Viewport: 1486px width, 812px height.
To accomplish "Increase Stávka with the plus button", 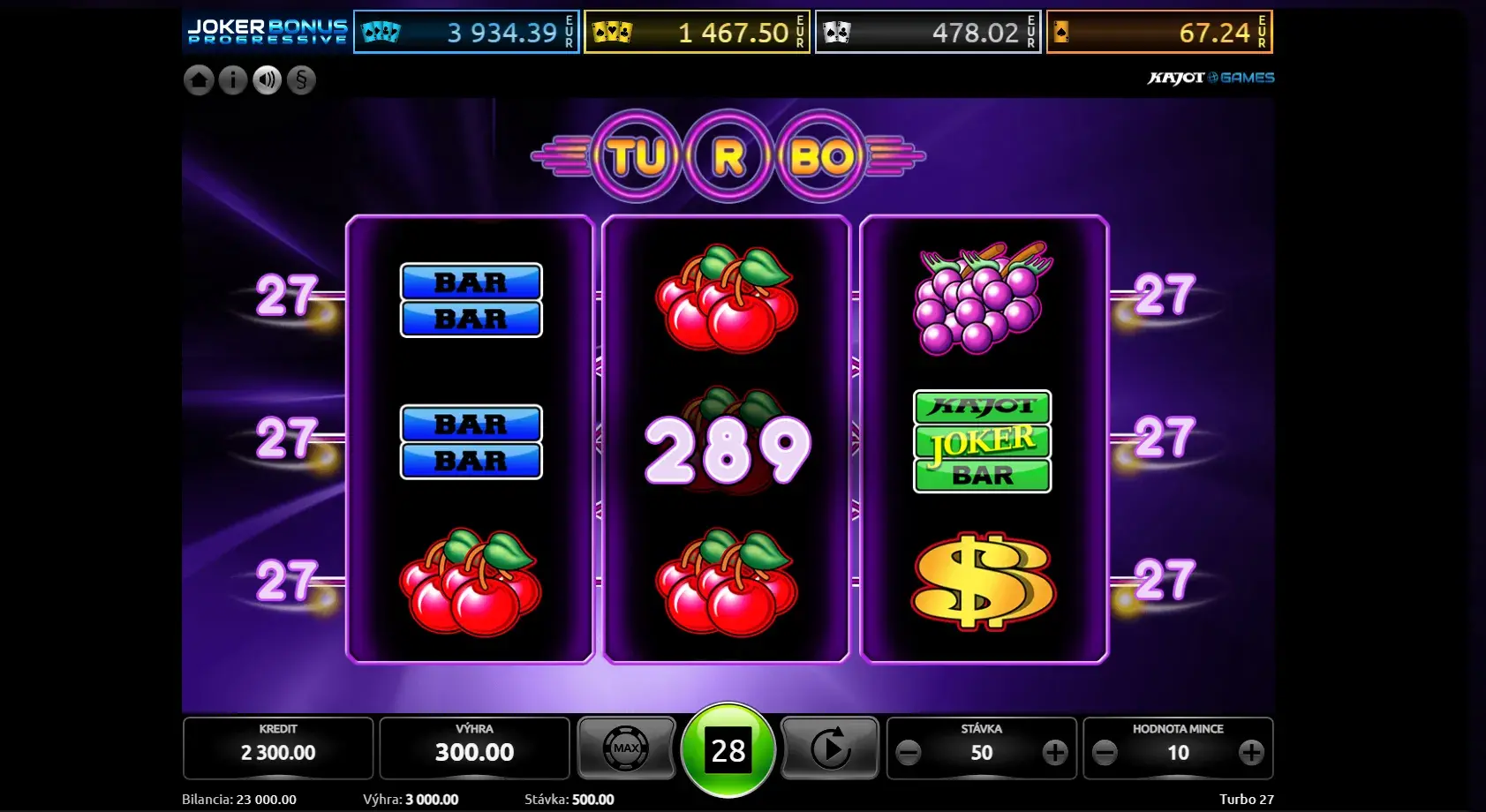I will 1055,753.
